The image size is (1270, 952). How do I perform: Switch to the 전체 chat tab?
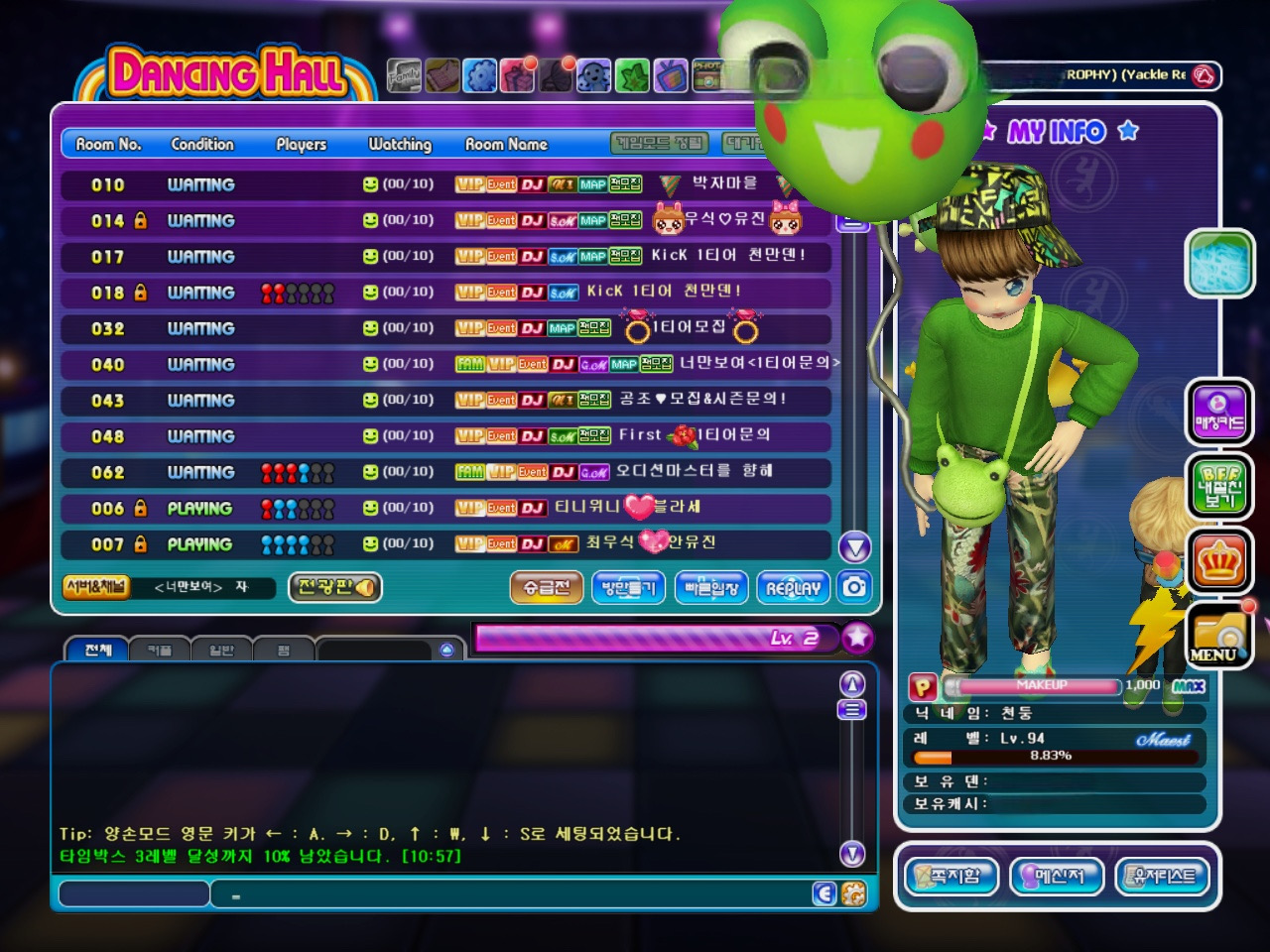click(x=98, y=650)
